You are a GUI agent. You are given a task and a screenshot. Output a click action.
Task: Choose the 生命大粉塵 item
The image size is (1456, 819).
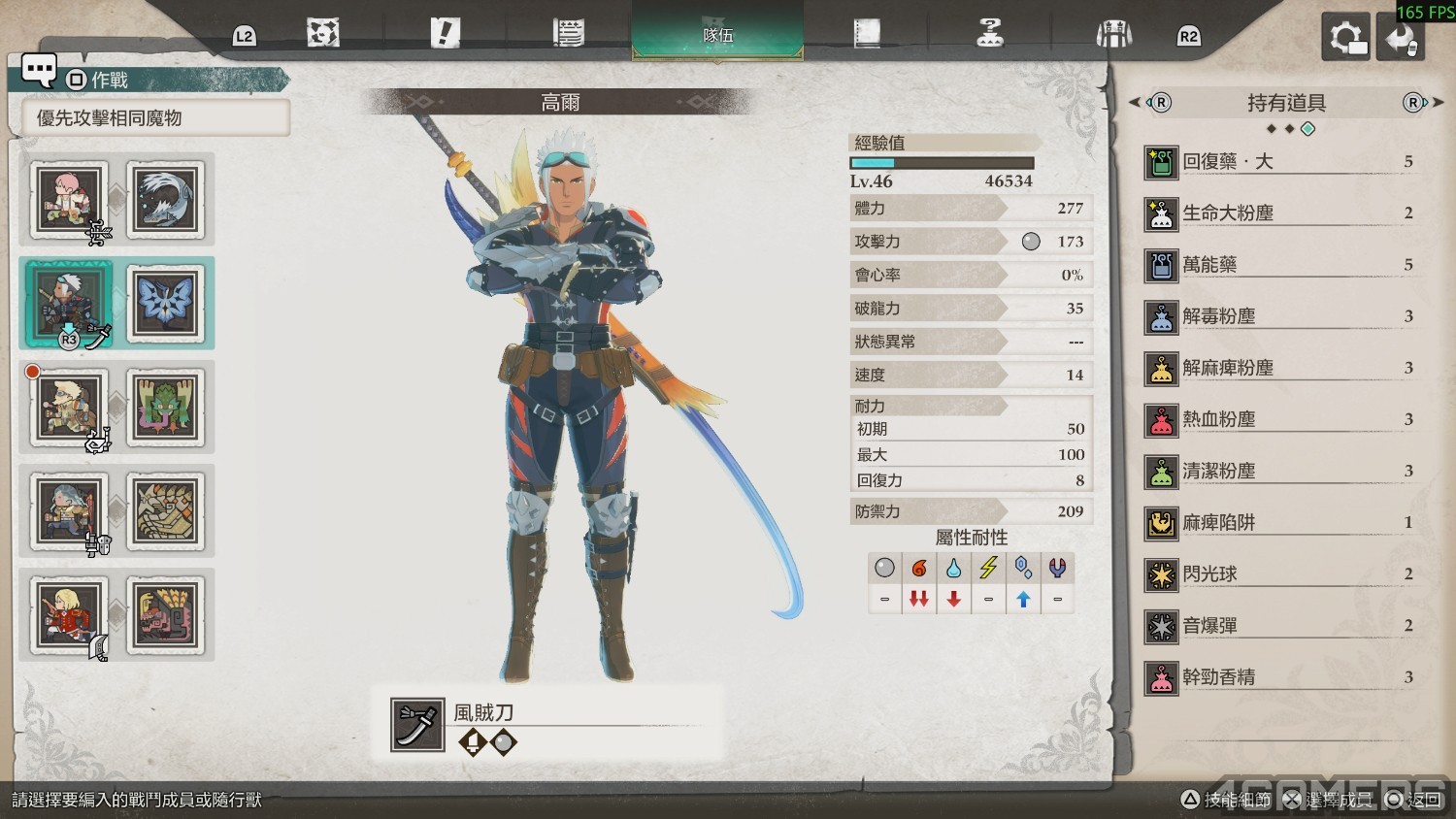[x=1279, y=213]
